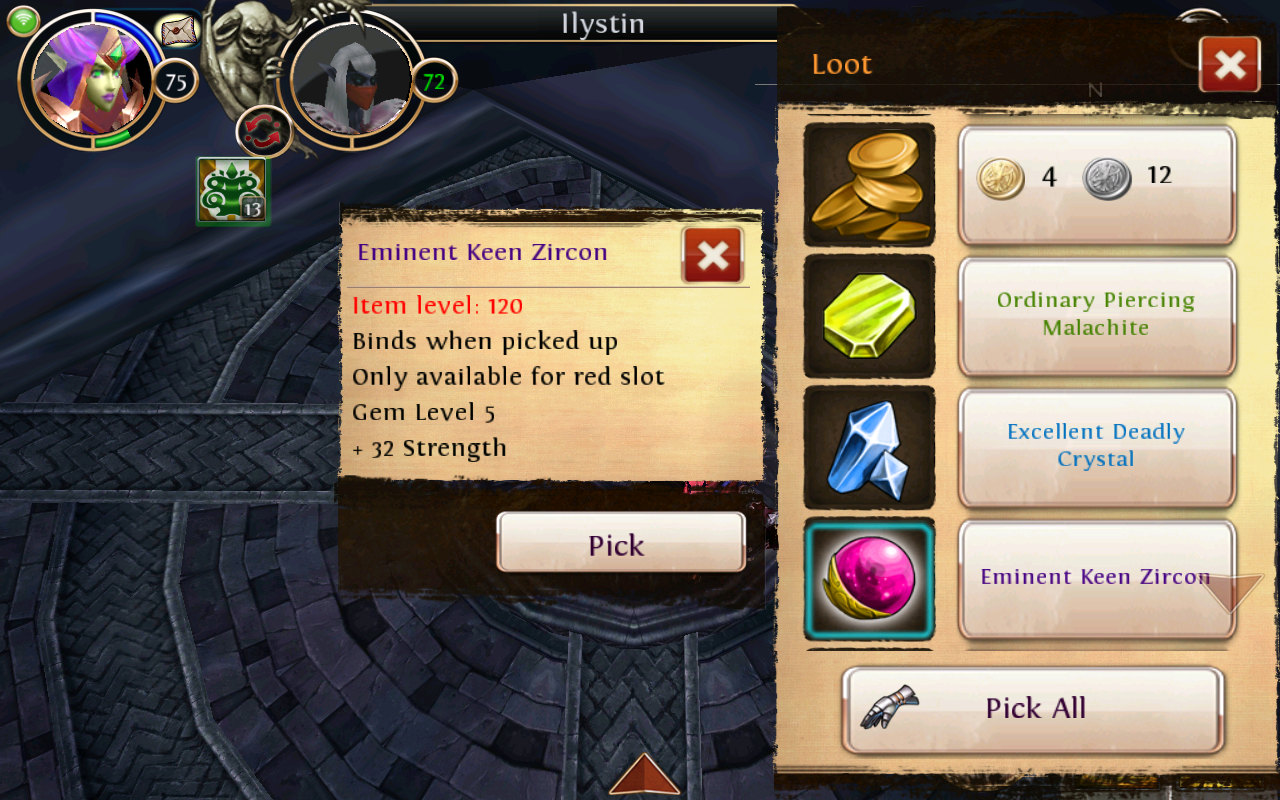Take the 4 gold 12 silver coins
This screenshot has width=1280, height=800.
[x=1096, y=185]
